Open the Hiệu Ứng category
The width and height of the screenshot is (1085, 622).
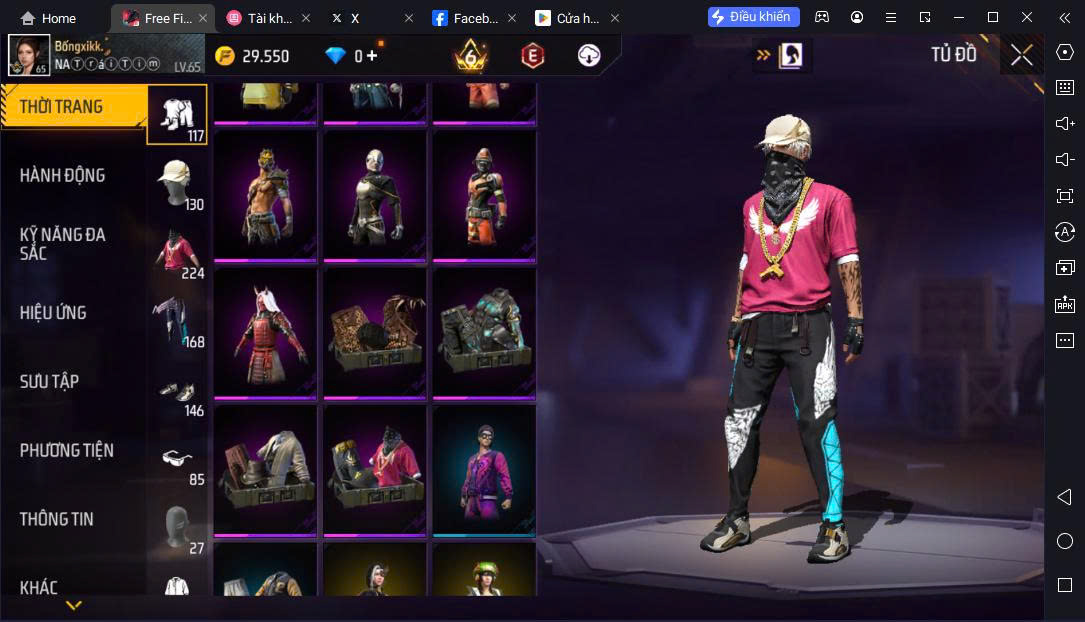point(53,313)
